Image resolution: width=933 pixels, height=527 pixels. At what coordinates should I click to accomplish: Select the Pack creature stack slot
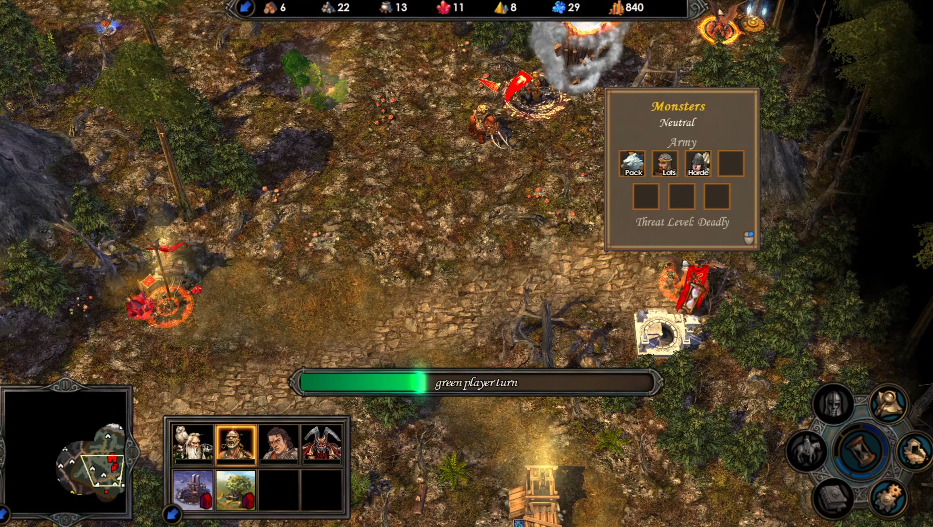(633, 163)
